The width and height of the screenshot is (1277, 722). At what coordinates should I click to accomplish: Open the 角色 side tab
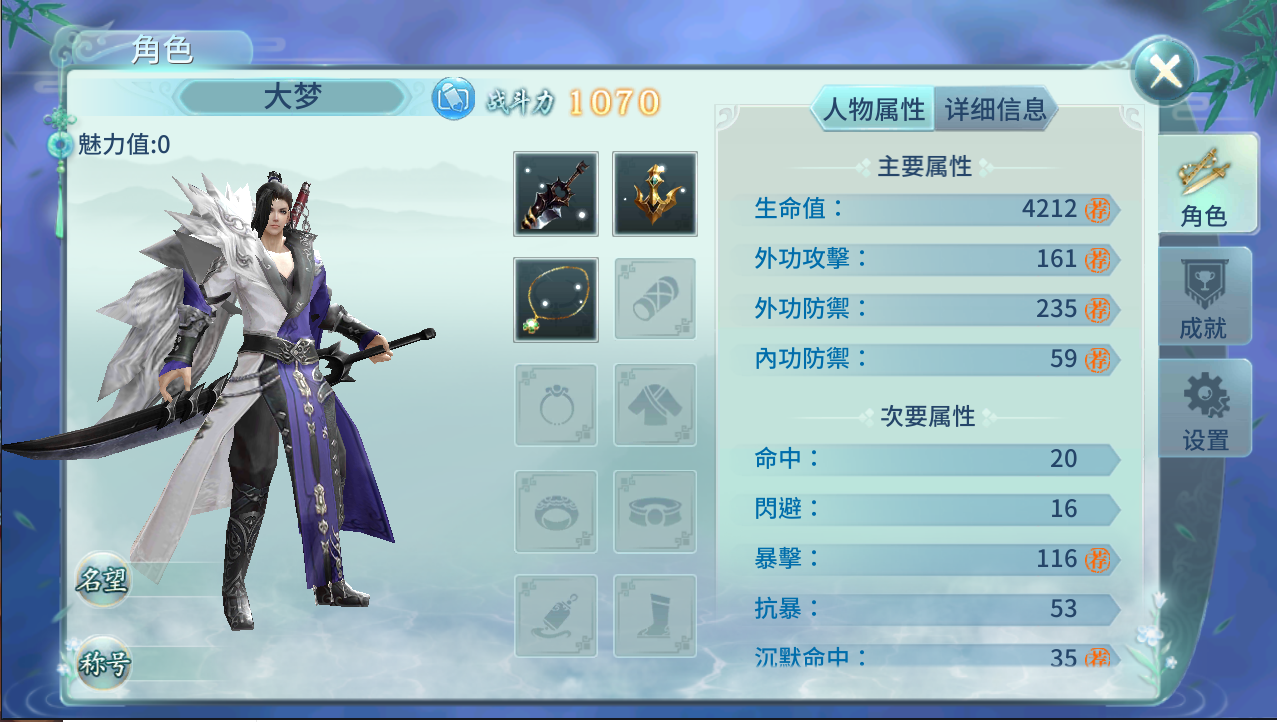point(1203,186)
